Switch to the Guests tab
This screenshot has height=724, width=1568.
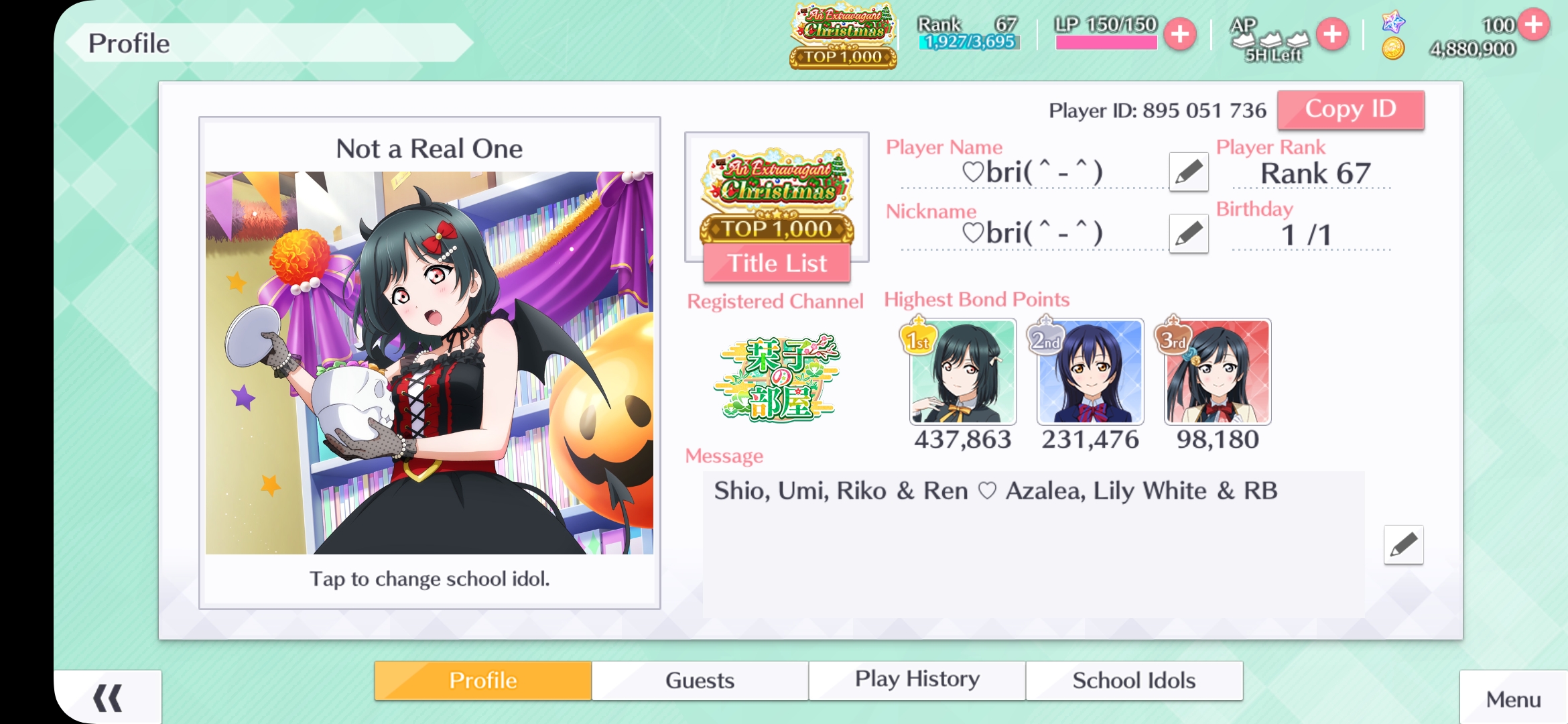tap(700, 680)
